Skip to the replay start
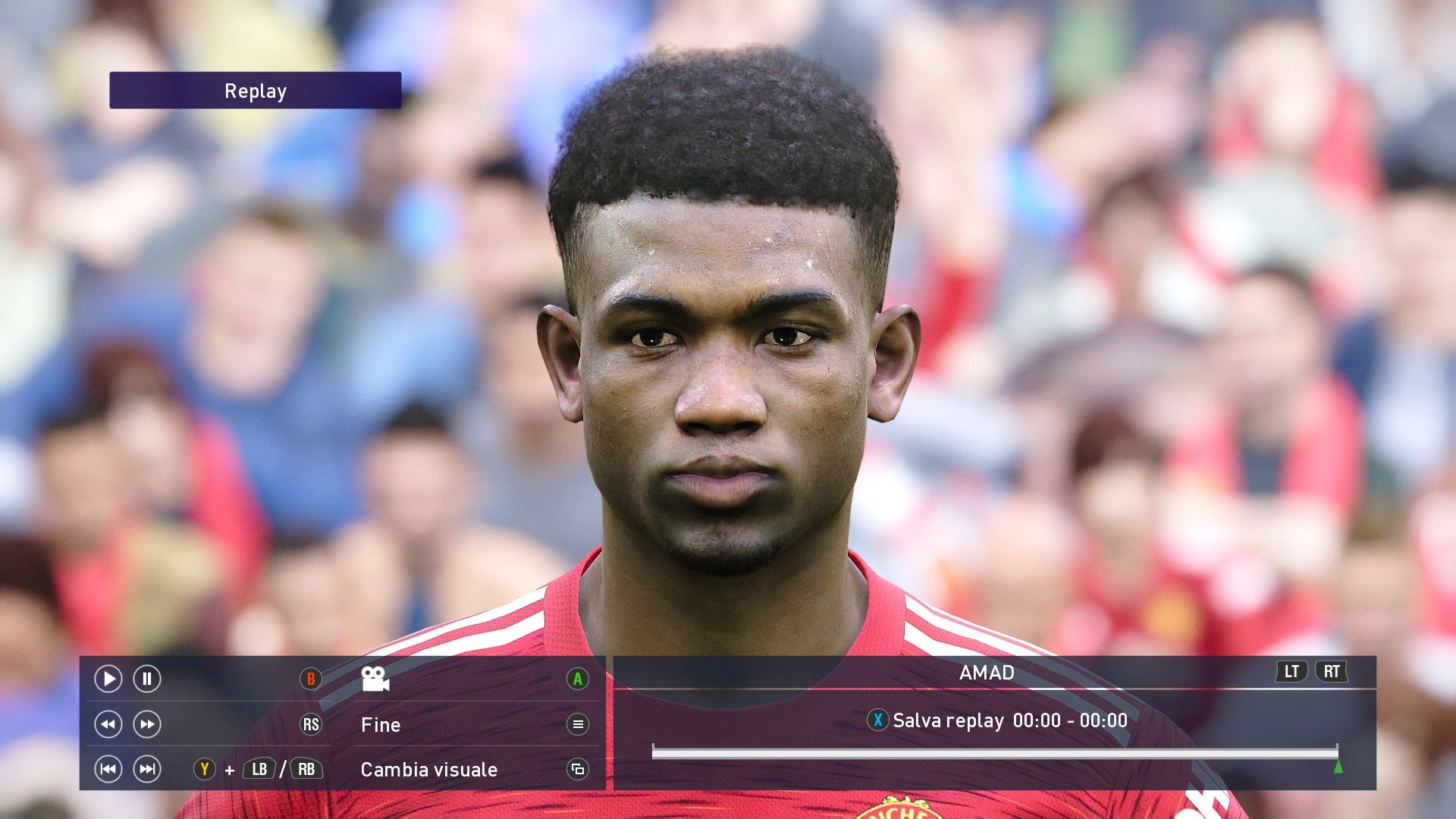Viewport: 1456px width, 819px height. pyautogui.click(x=108, y=769)
